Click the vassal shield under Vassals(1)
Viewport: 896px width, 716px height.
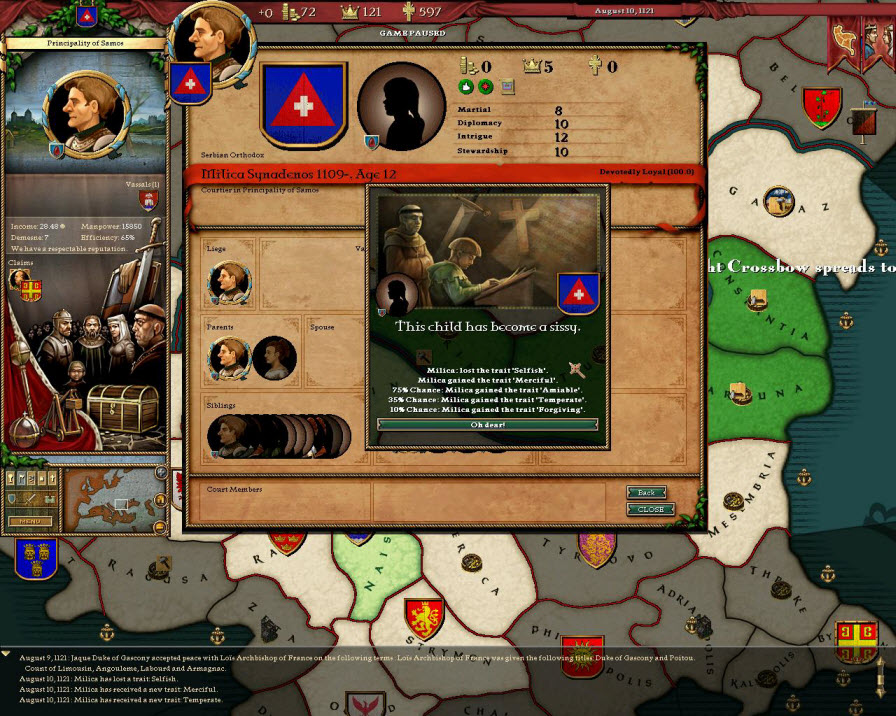[x=149, y=199]
